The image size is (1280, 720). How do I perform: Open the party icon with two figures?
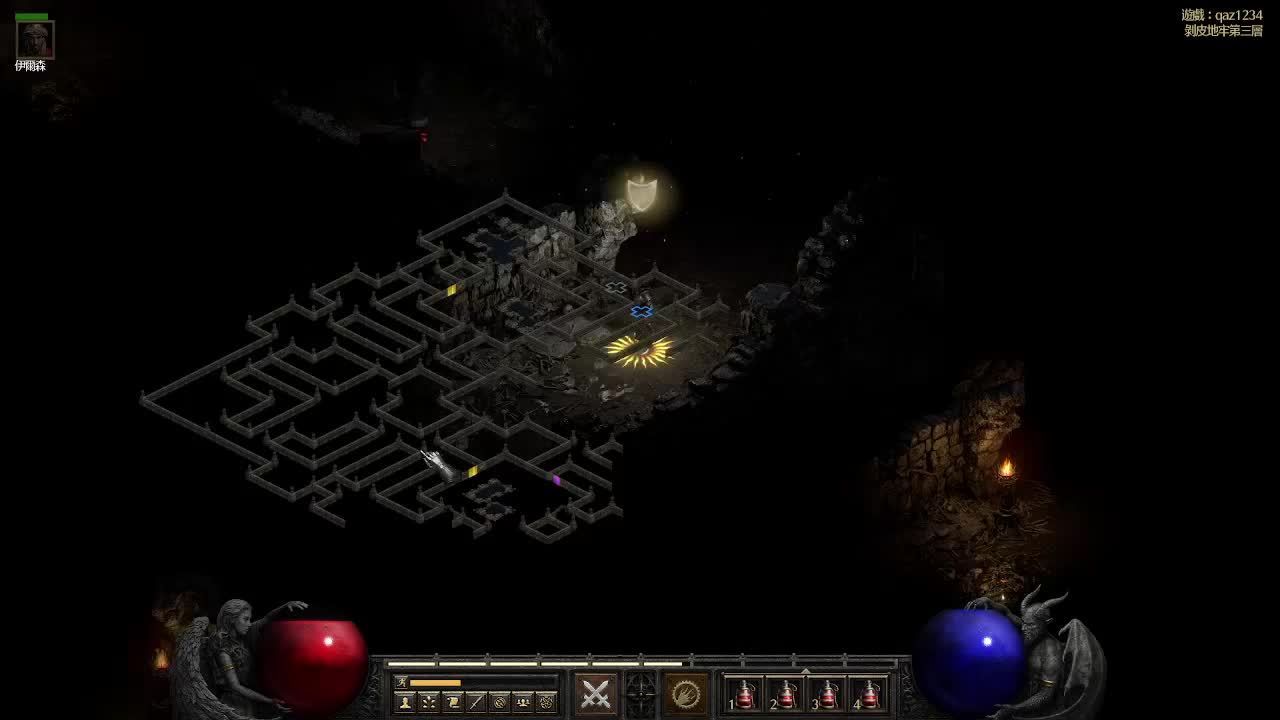[523, 702]
